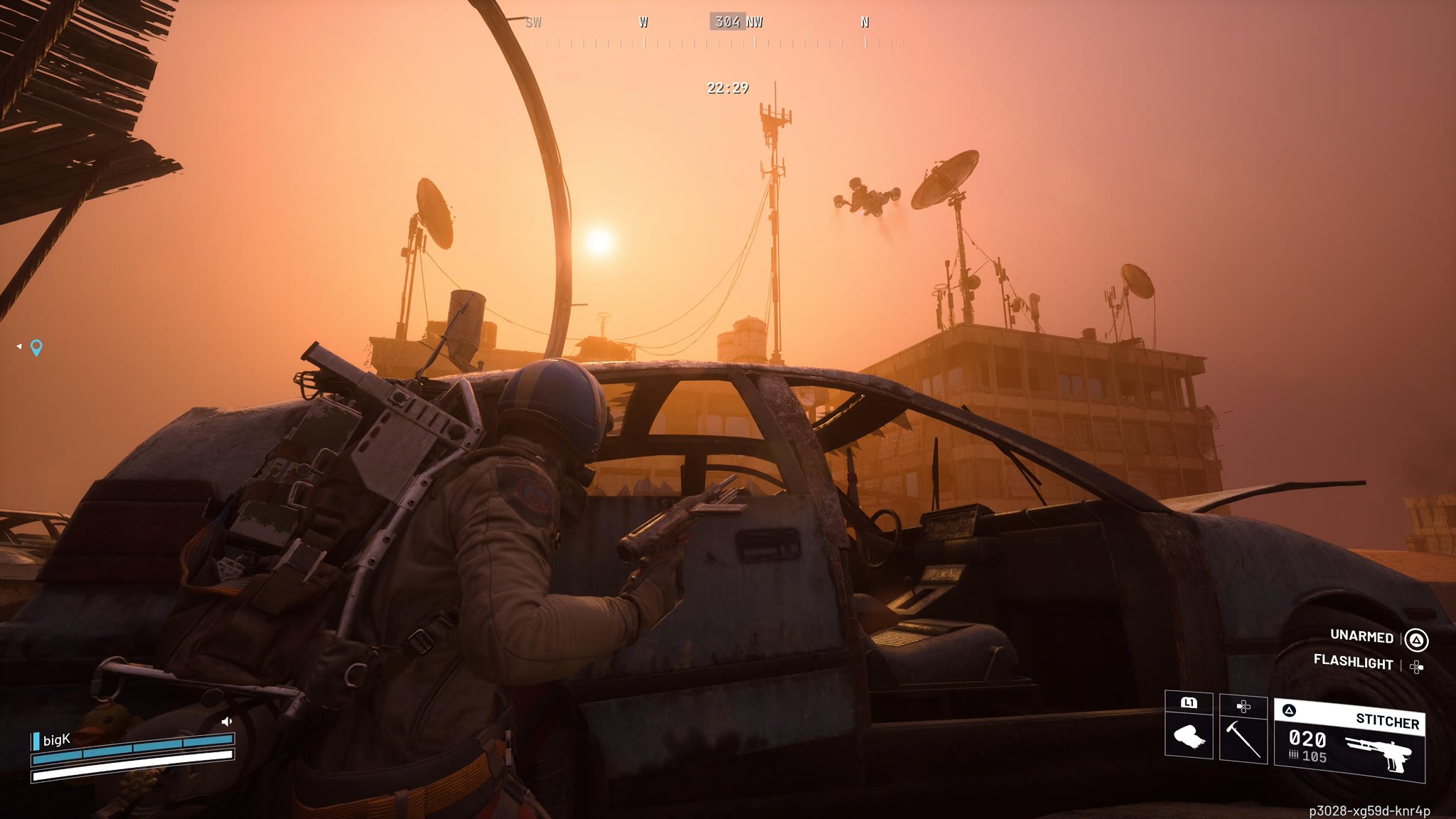Select the bigK player name tag
Viewport: 1456px width, 819px height.
pyautogui.click(x=56, y=740)
